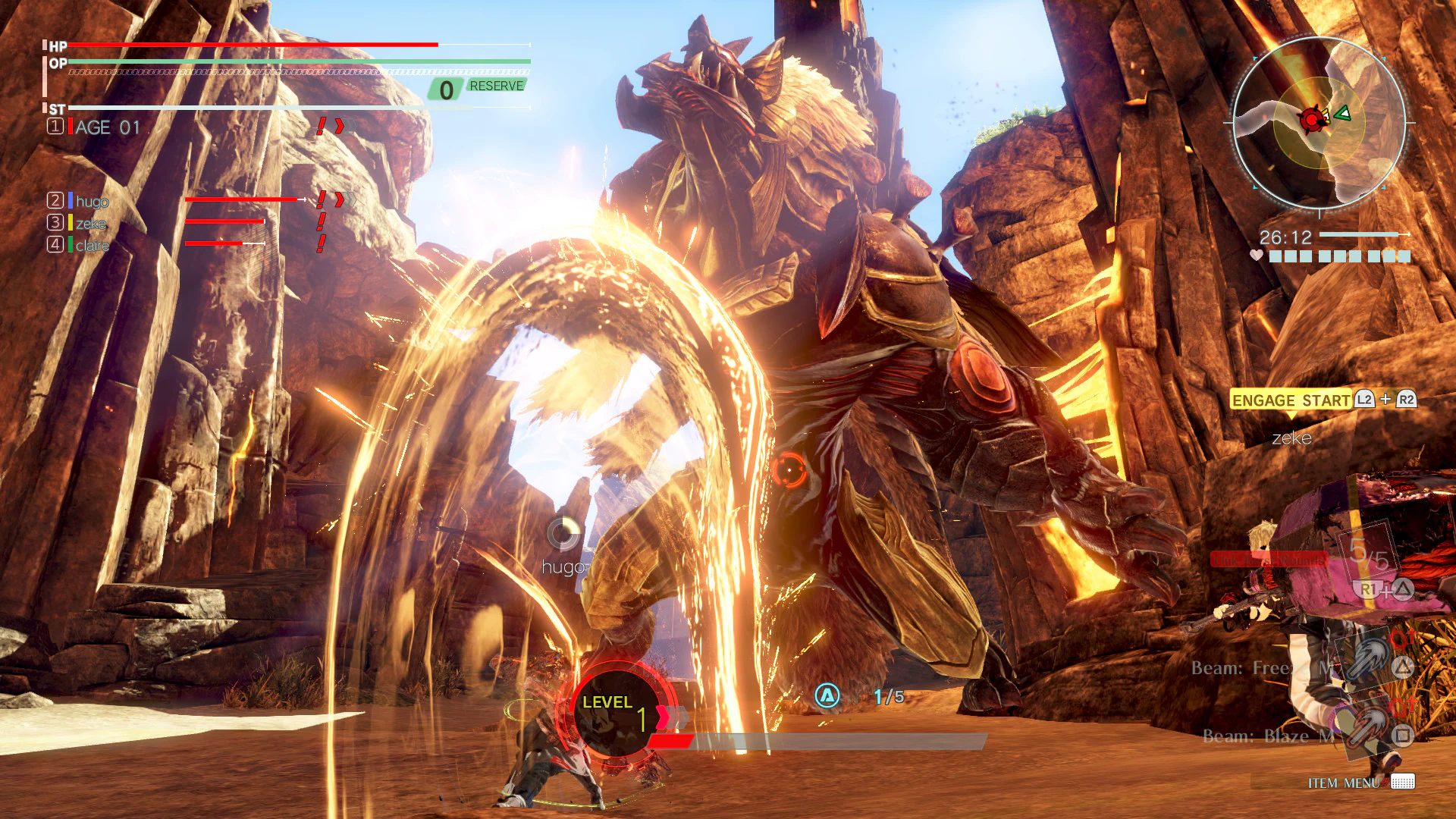Toggle the alert exclamation beside claire's bar

coord(322,241)
